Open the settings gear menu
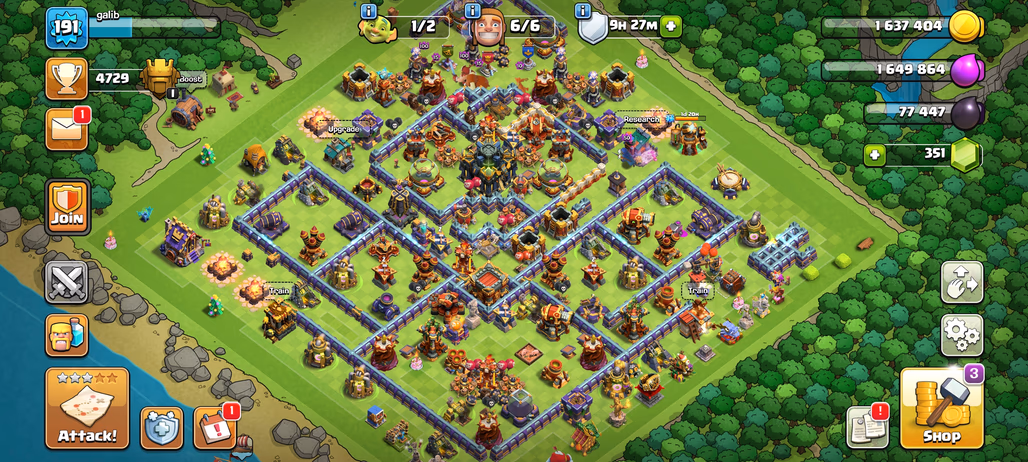1028x462 pixels. [x=962, y=335]
